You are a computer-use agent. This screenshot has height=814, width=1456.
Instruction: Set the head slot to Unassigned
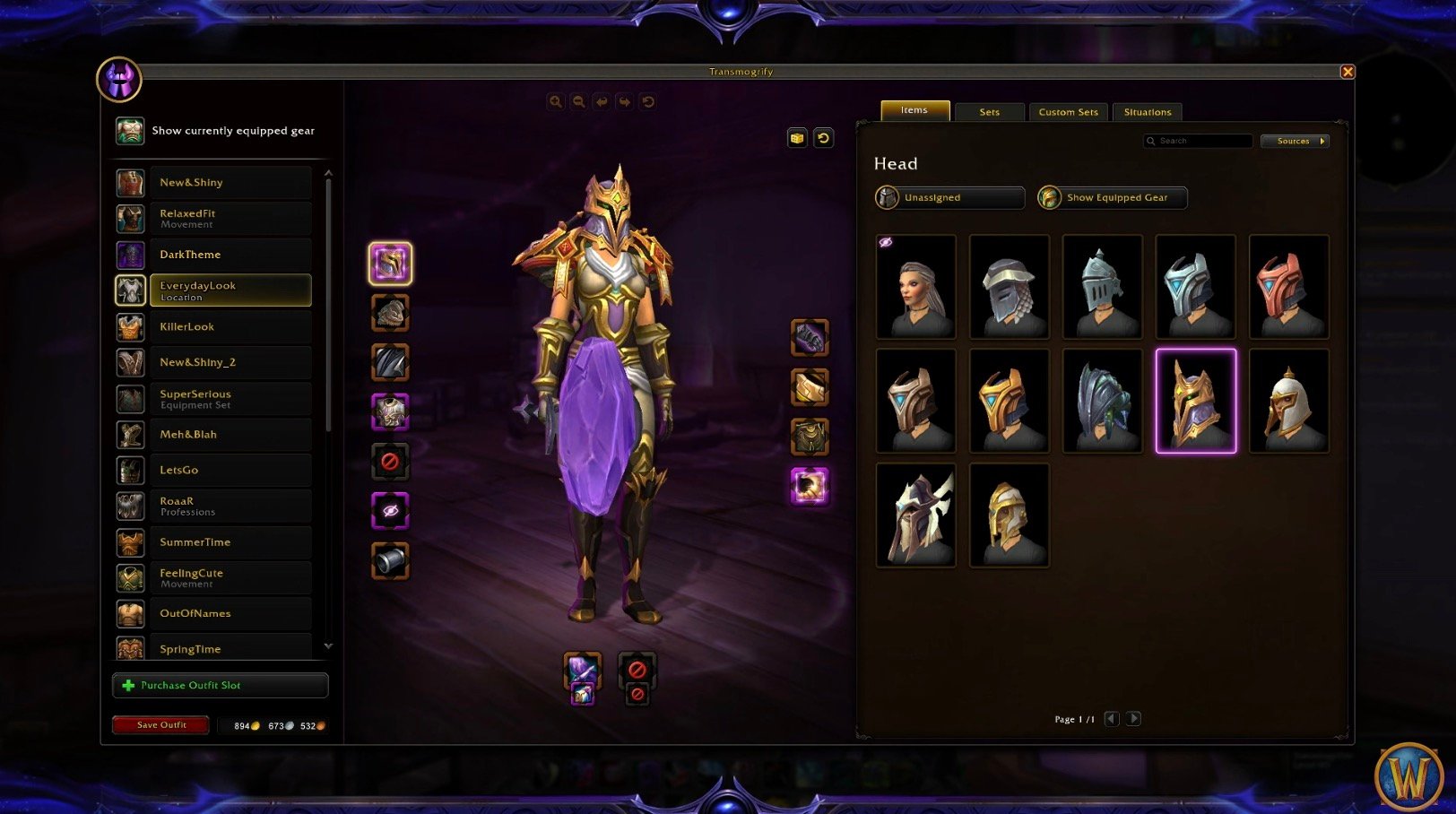(949, 197)
